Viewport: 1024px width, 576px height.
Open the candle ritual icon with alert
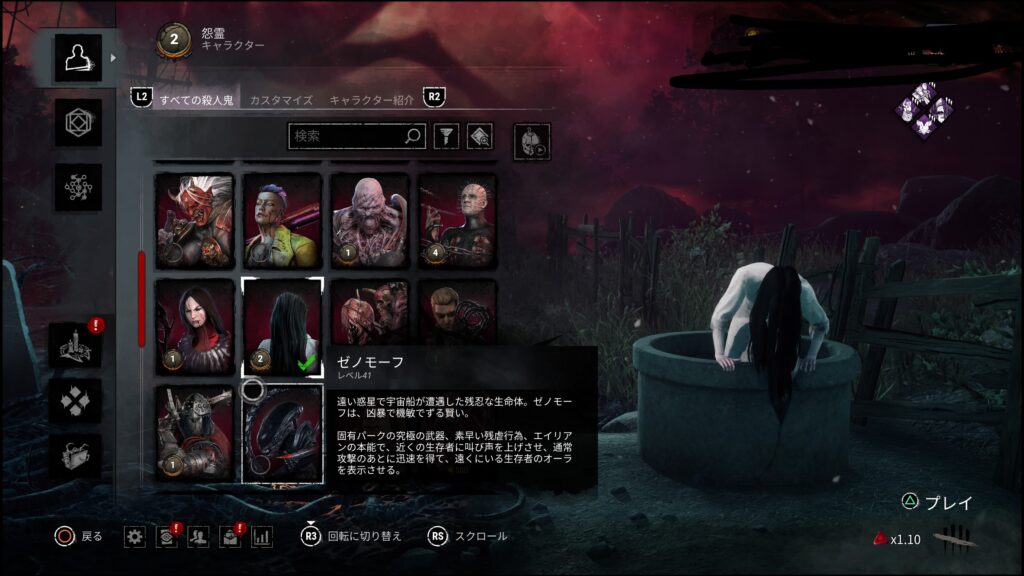pyautogui.click(x=77, y=345)
